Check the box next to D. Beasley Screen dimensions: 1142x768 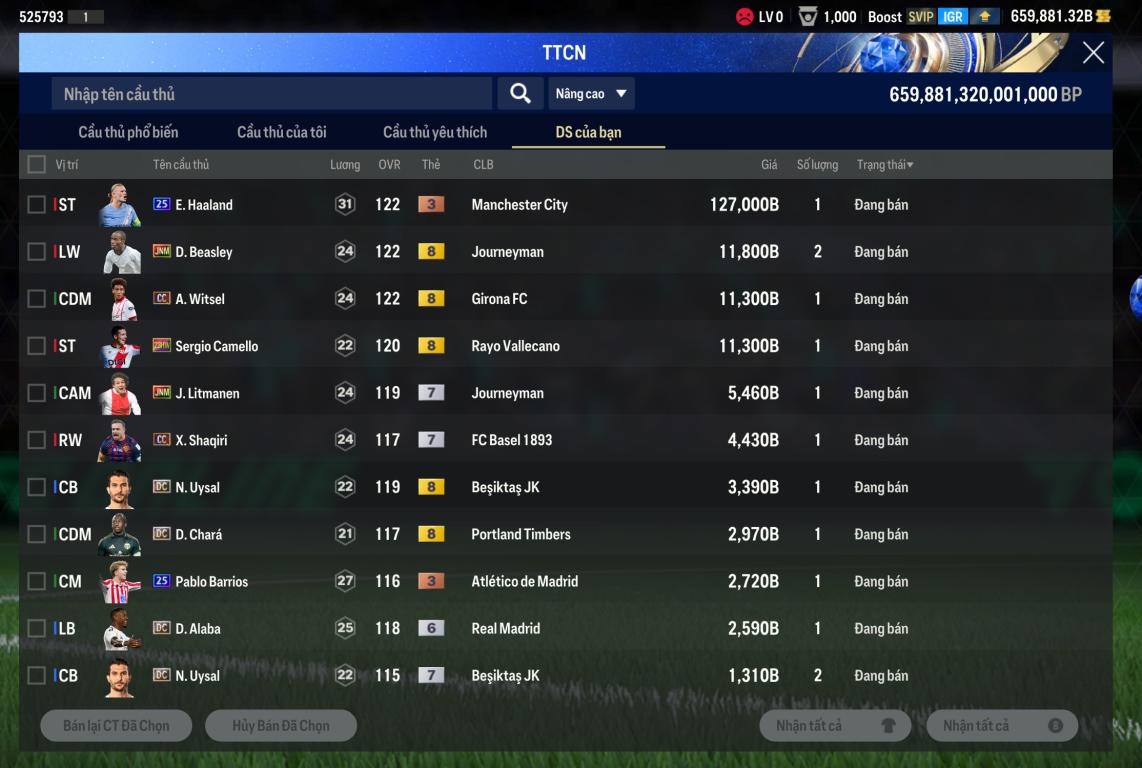[x=37, y=252]
